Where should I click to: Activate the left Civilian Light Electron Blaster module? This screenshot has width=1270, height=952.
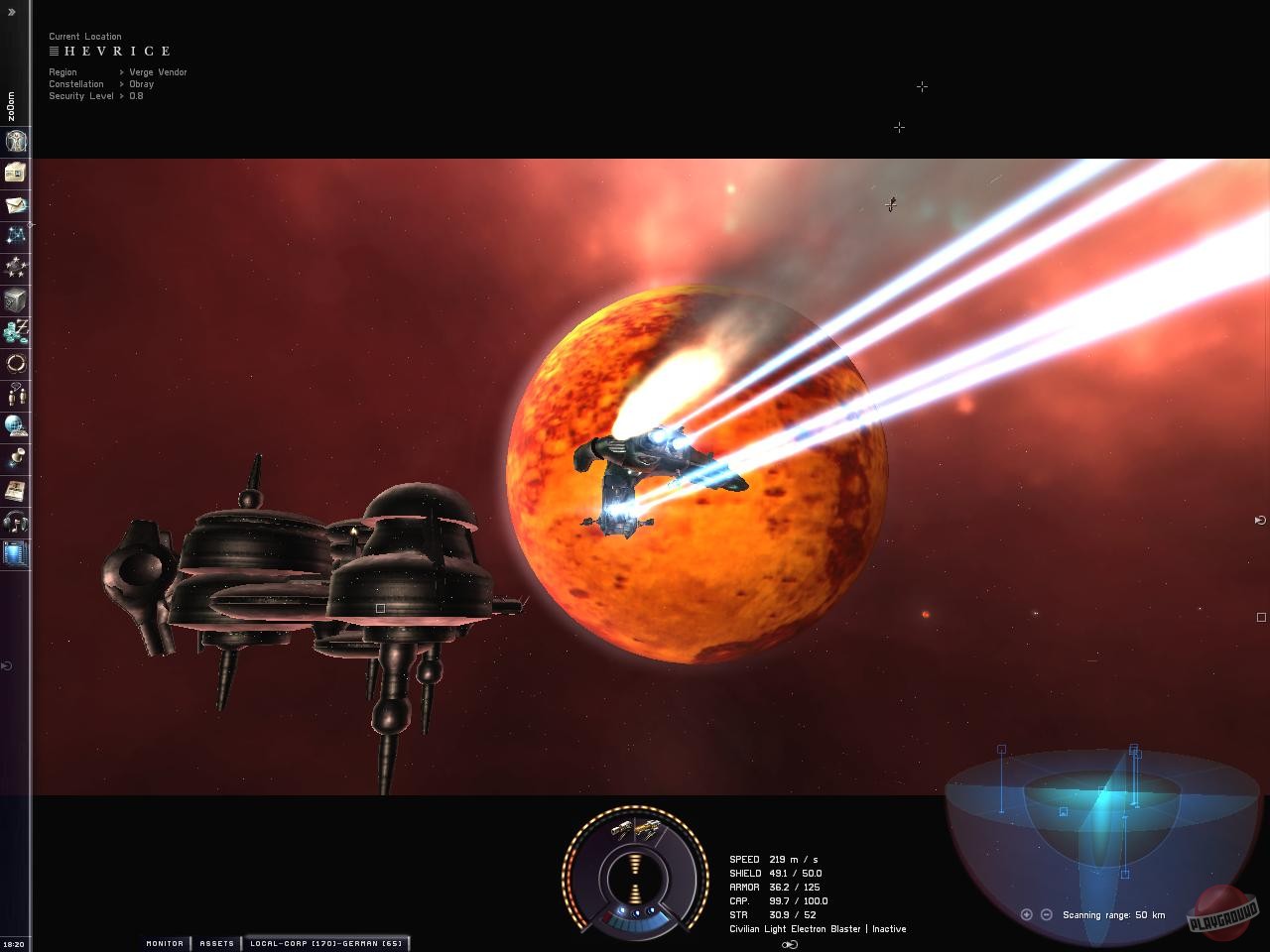pyautogui.click(x=620, y=828)
